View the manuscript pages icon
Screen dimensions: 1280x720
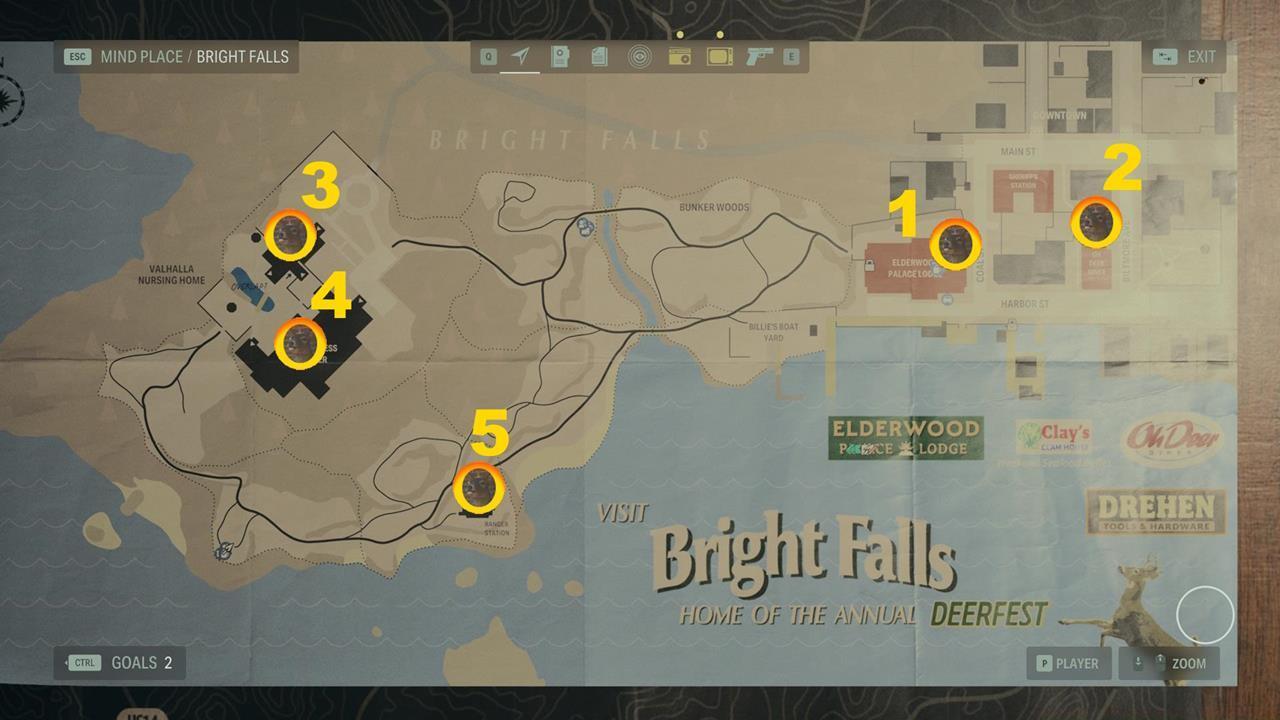point(599,57)
